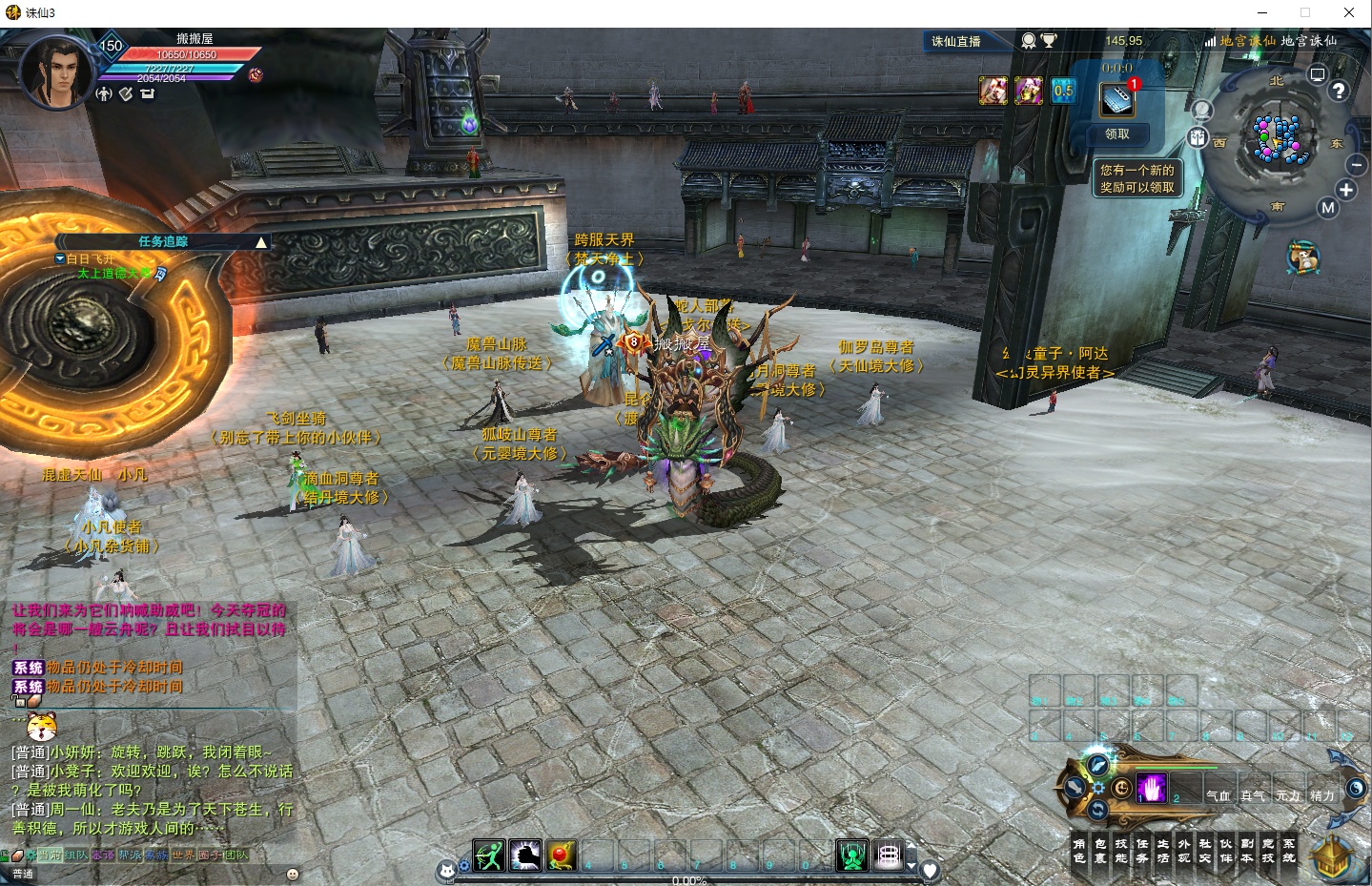Click the player portrait avatar
The height and width of the screenshot is (886, 1372).
55,73
